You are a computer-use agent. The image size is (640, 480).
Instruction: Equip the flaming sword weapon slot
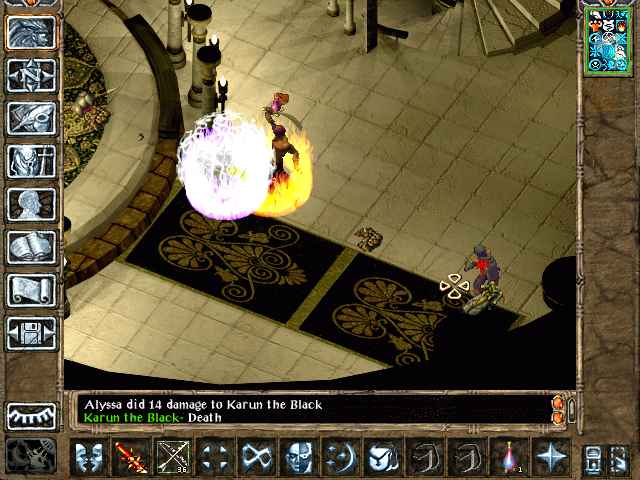click(130, 457)
